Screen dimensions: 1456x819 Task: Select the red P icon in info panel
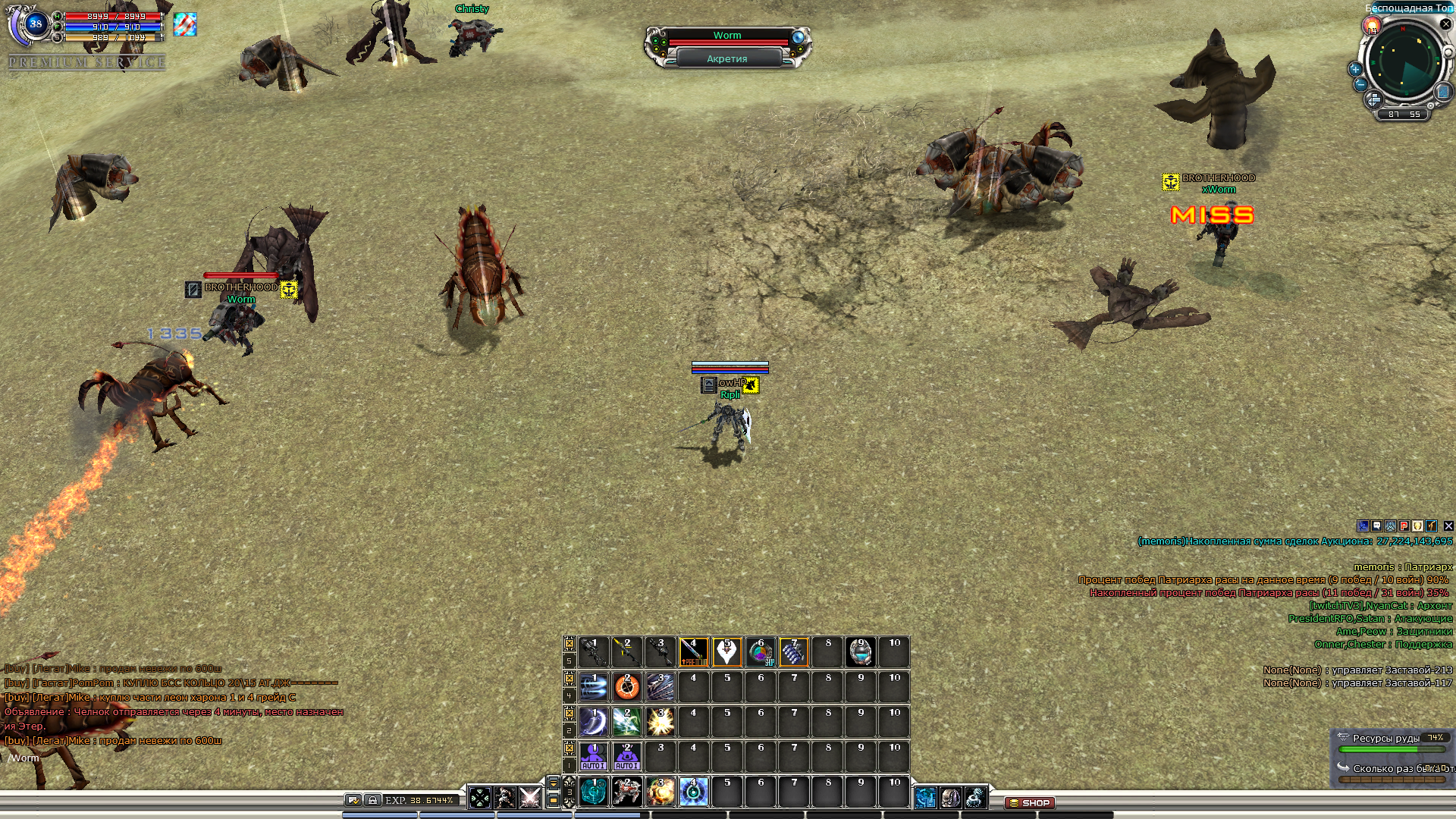1404,526
